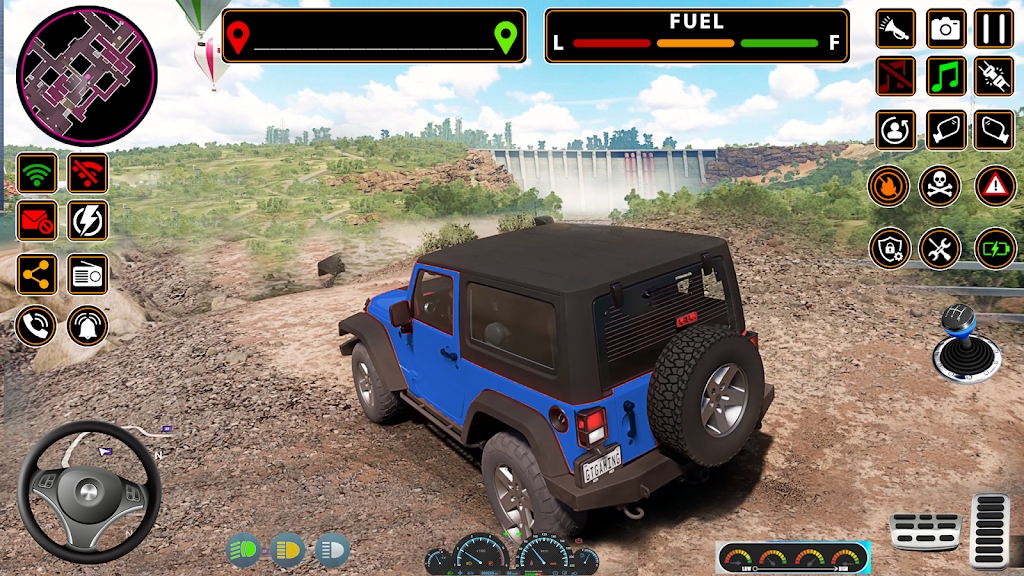Tap the camera view button
Viewport: 1024px width, 576px height.
pyautogui.click(x=945, y=28)
